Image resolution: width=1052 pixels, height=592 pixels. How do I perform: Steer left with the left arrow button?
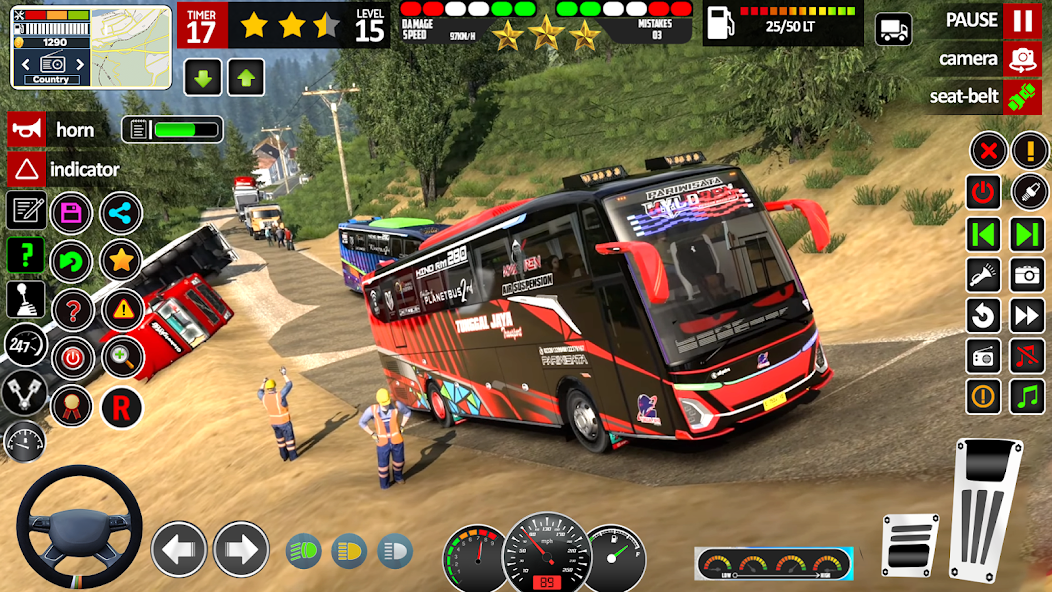[179, 549]
